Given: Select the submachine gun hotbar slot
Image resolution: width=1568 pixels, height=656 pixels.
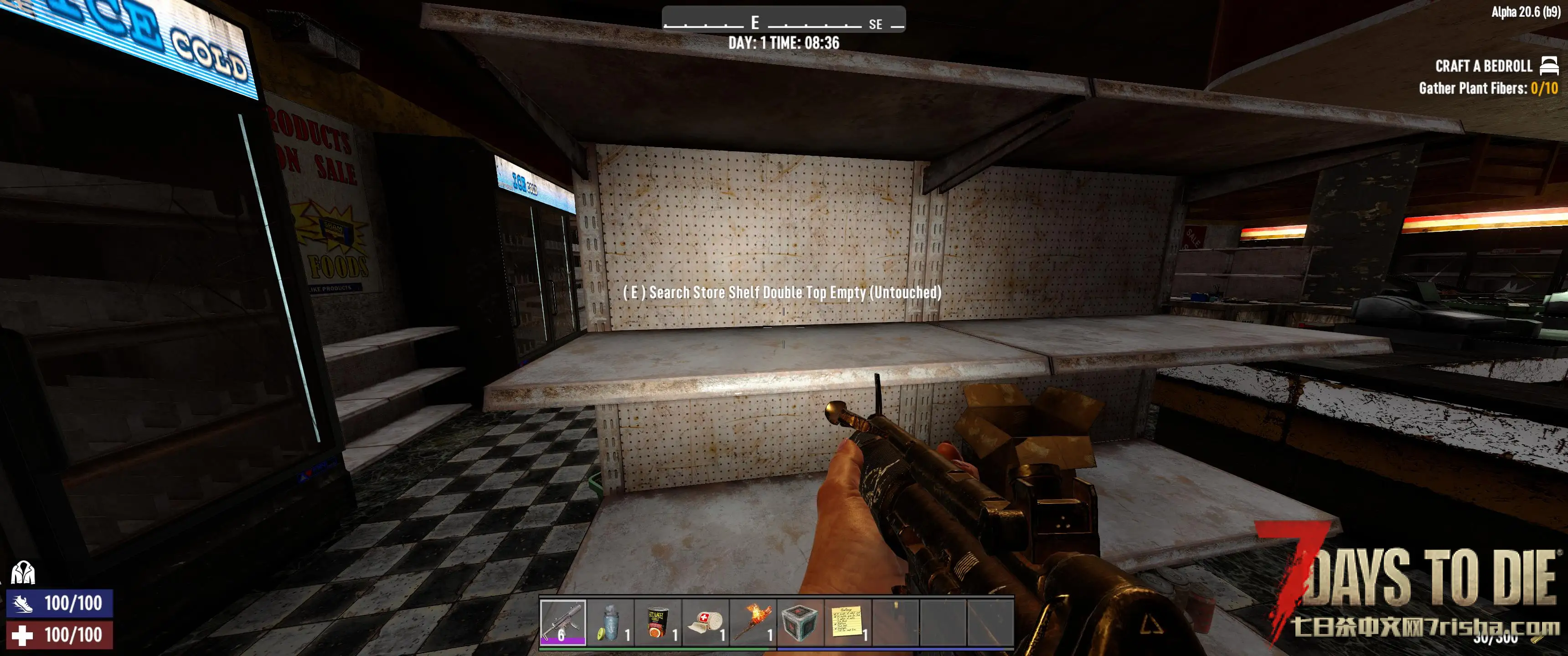Looking at the screenshot, I should [x=562, y=622].
